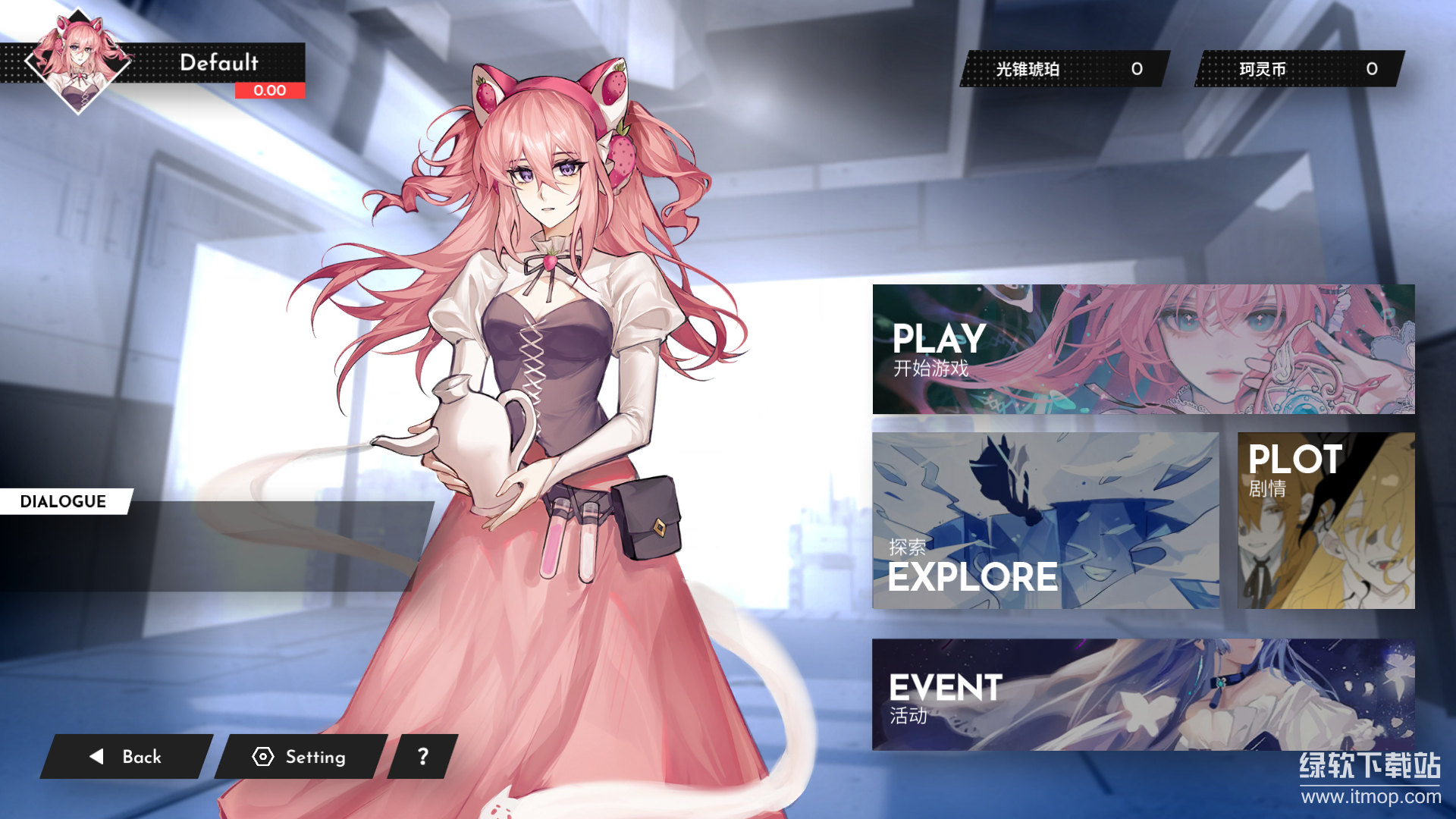Select the Default profile name banner
1456x819 pixels.
click(x=219, y=64)
